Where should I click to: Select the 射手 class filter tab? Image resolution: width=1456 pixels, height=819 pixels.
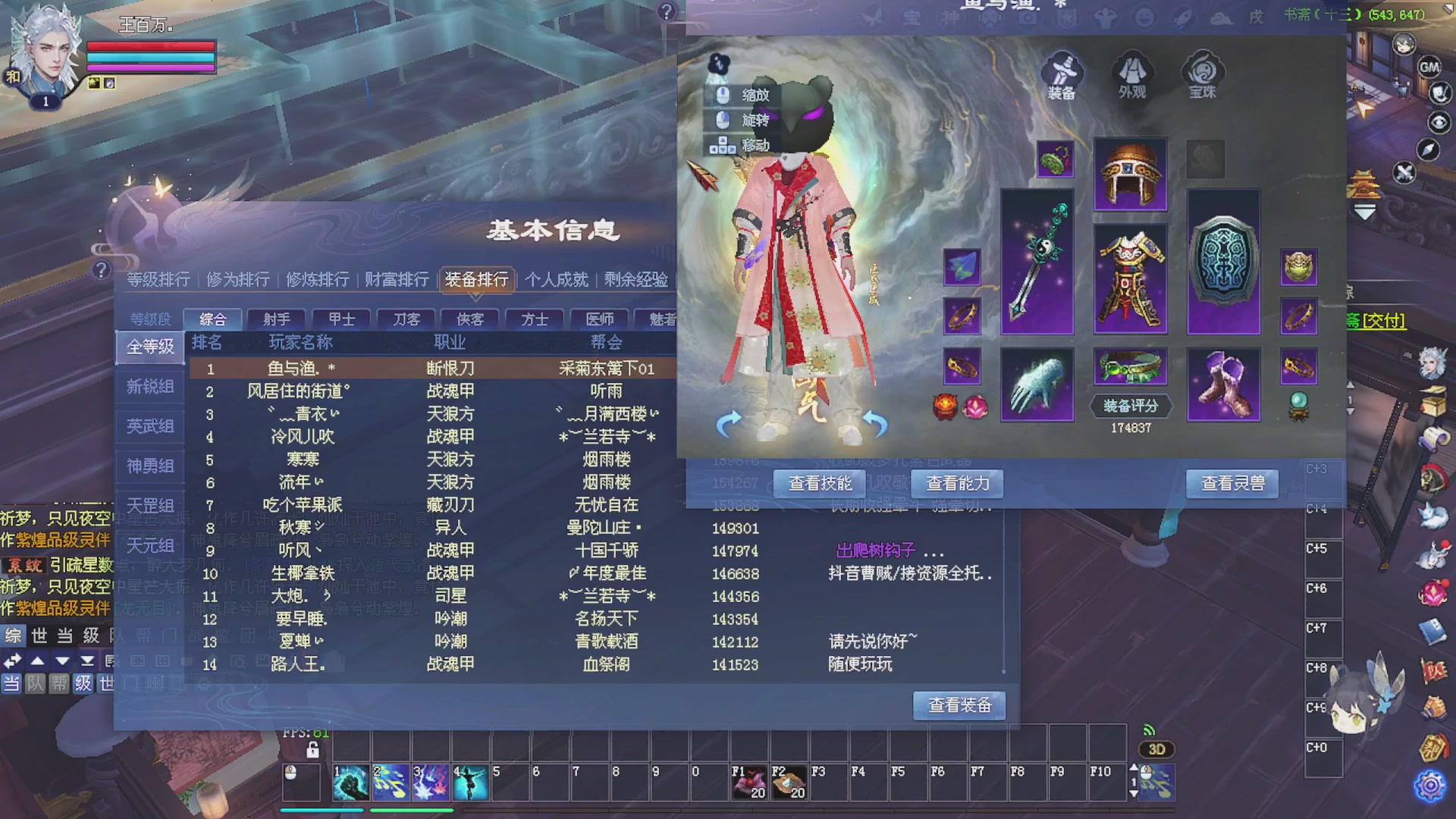[278, 319]
